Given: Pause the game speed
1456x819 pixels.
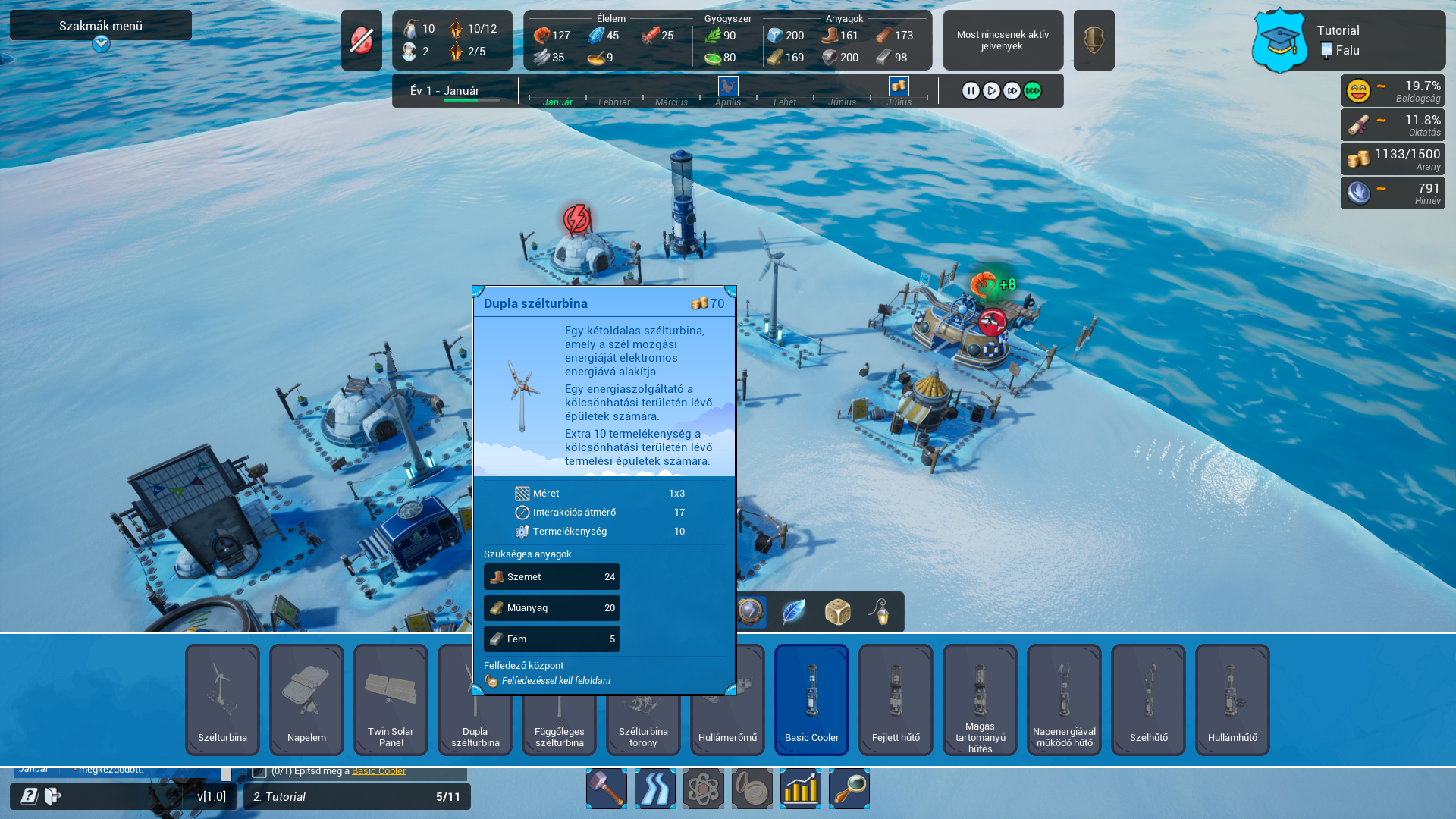Looking at the screenshot, I should click(x=971, y=91).
